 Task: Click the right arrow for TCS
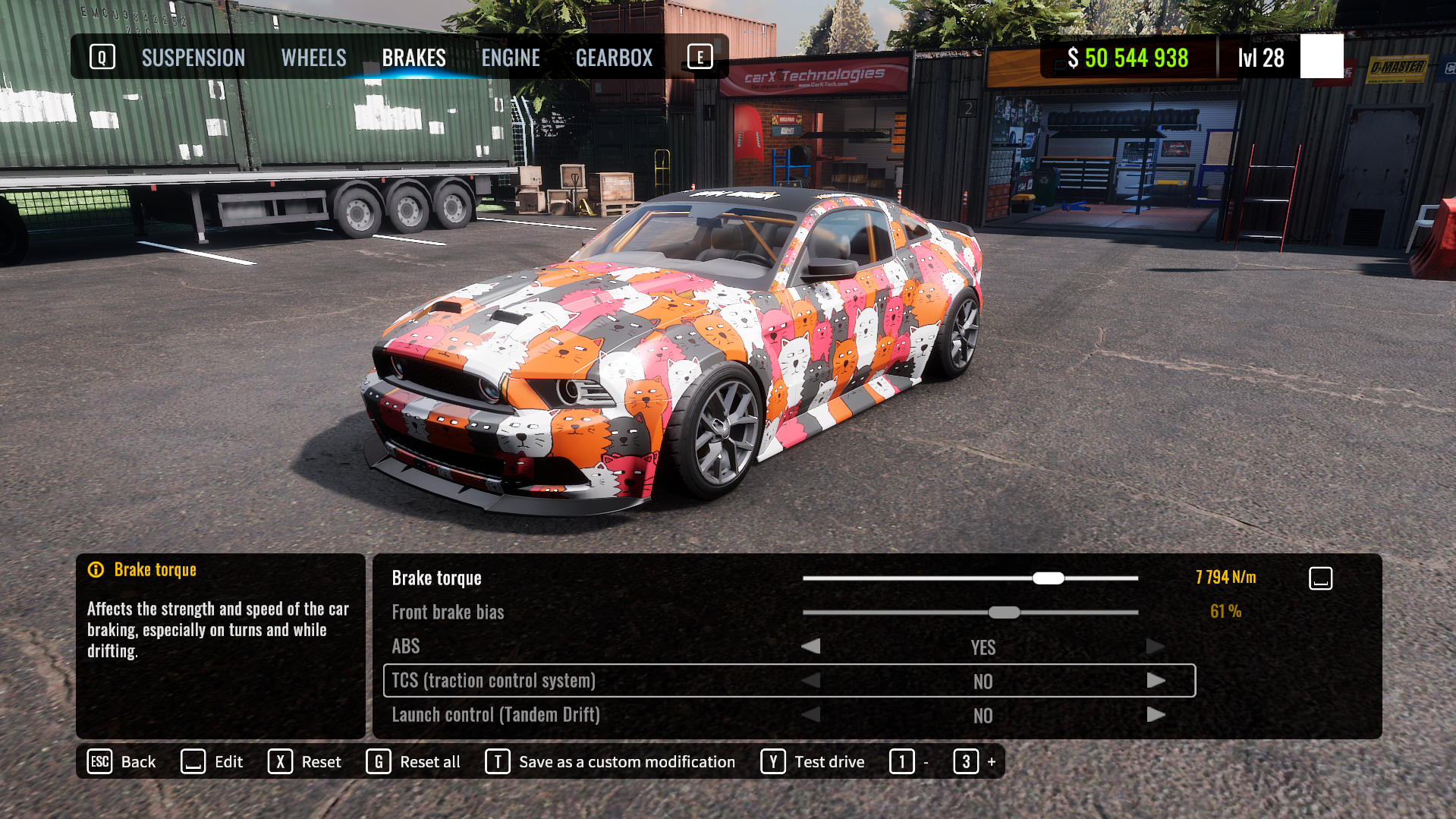1156,681
